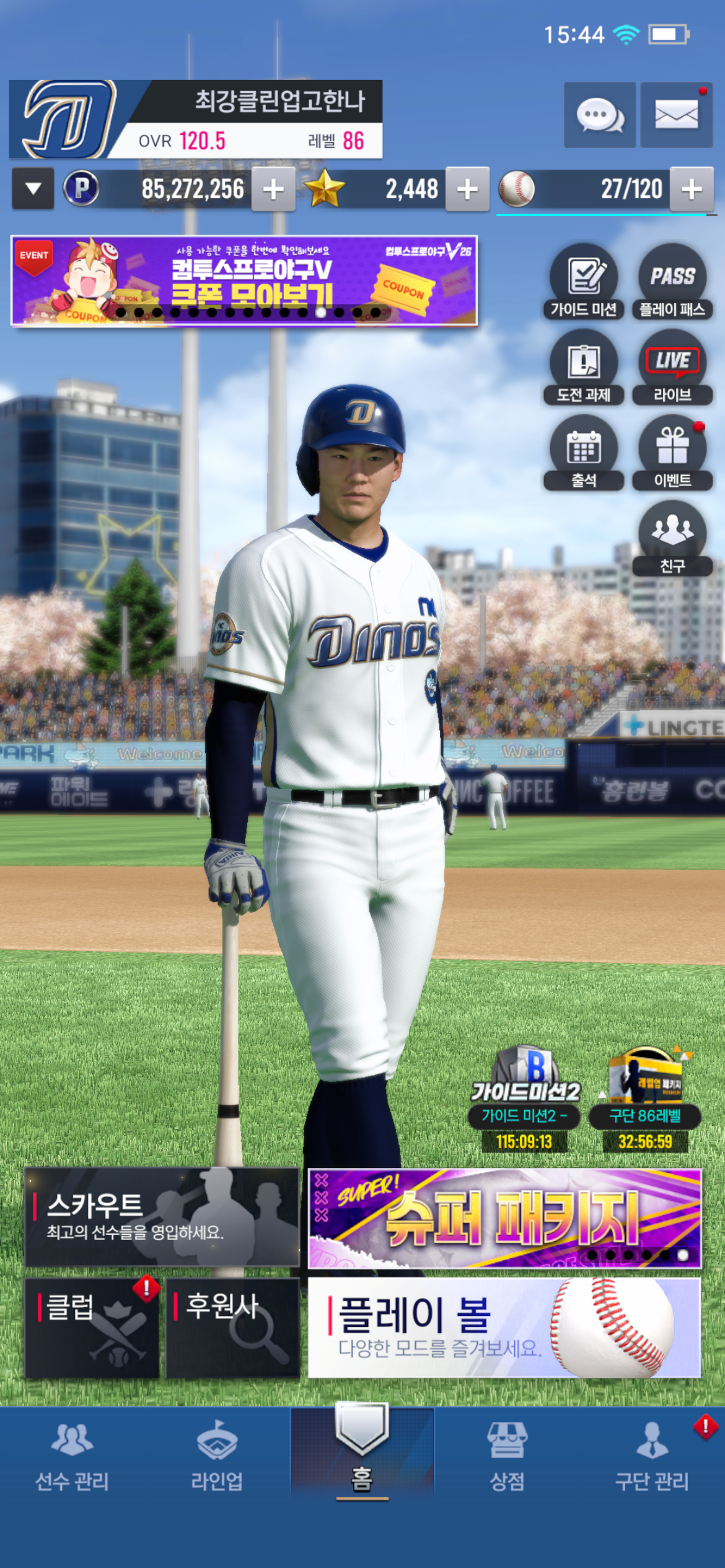Expand the currency dropdown arrow
Image resolution: width=725 pixels, height=1568 pixels.
click(x=33, y=188)
